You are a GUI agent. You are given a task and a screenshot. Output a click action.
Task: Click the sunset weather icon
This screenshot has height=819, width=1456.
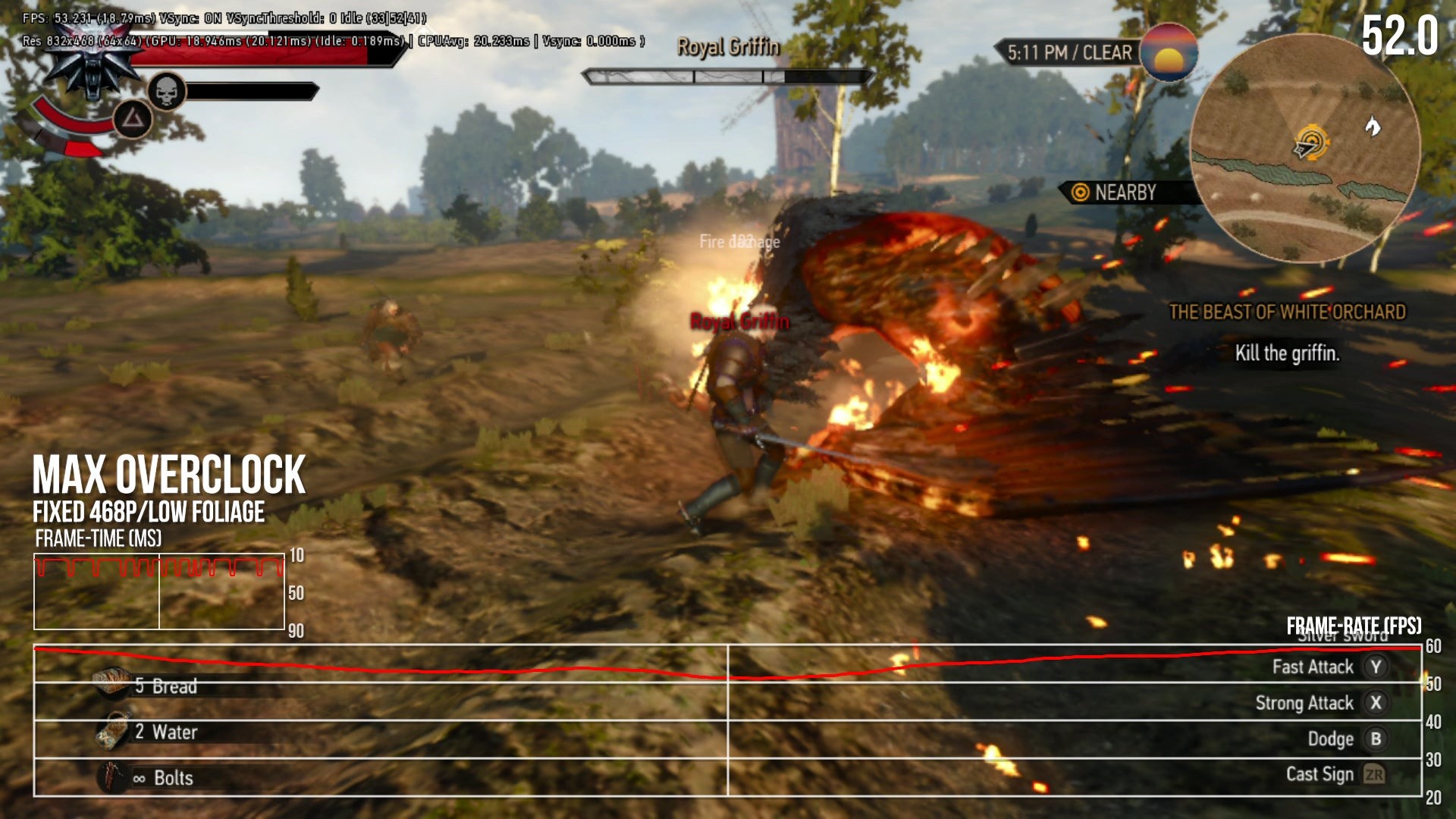click(1169, 52)
